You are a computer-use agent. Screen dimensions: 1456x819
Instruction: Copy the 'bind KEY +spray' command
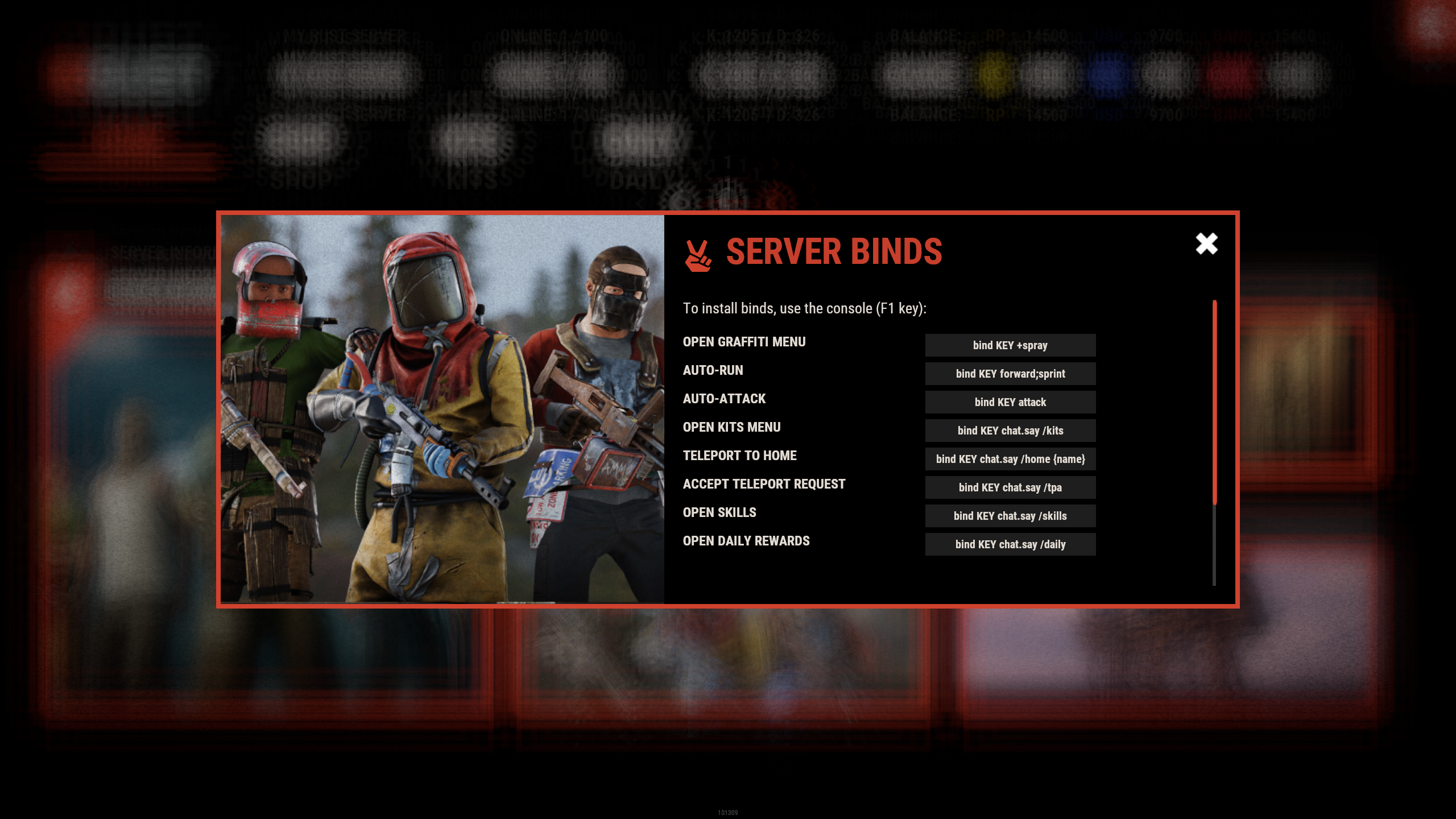point(1010,345)
